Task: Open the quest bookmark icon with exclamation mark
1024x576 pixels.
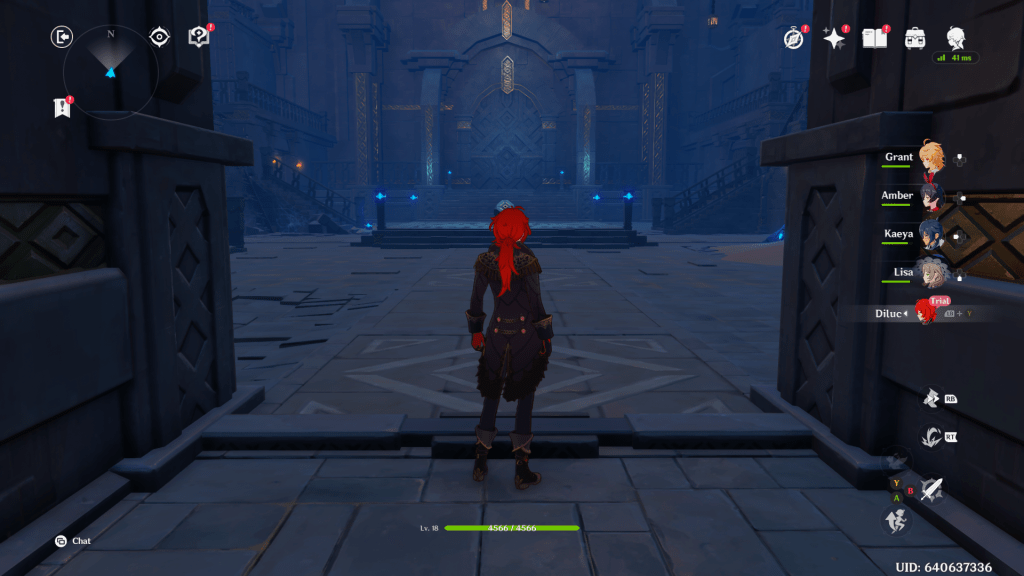Action: coord(62,108)
